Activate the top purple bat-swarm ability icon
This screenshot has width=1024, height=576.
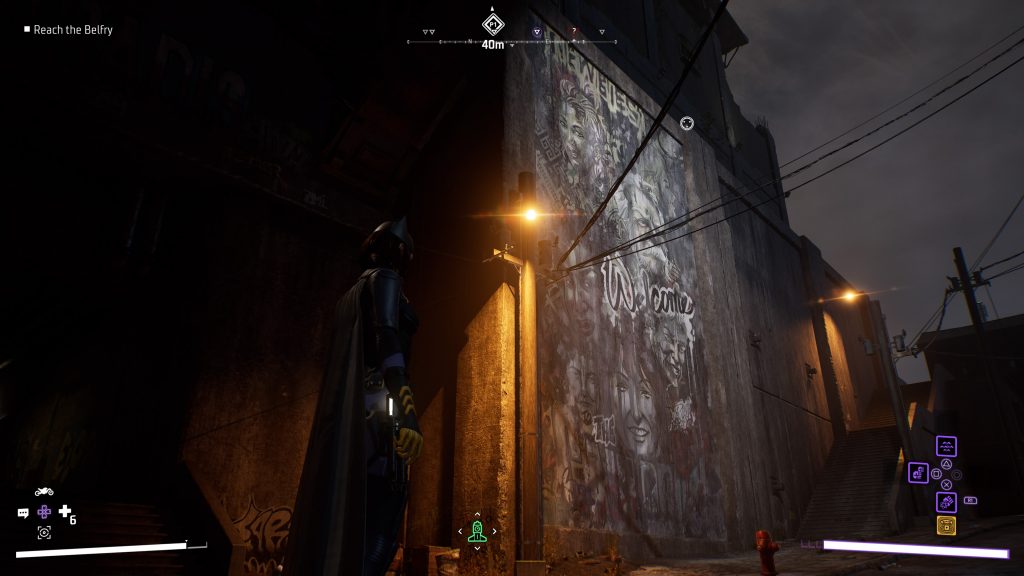(946, 447)
